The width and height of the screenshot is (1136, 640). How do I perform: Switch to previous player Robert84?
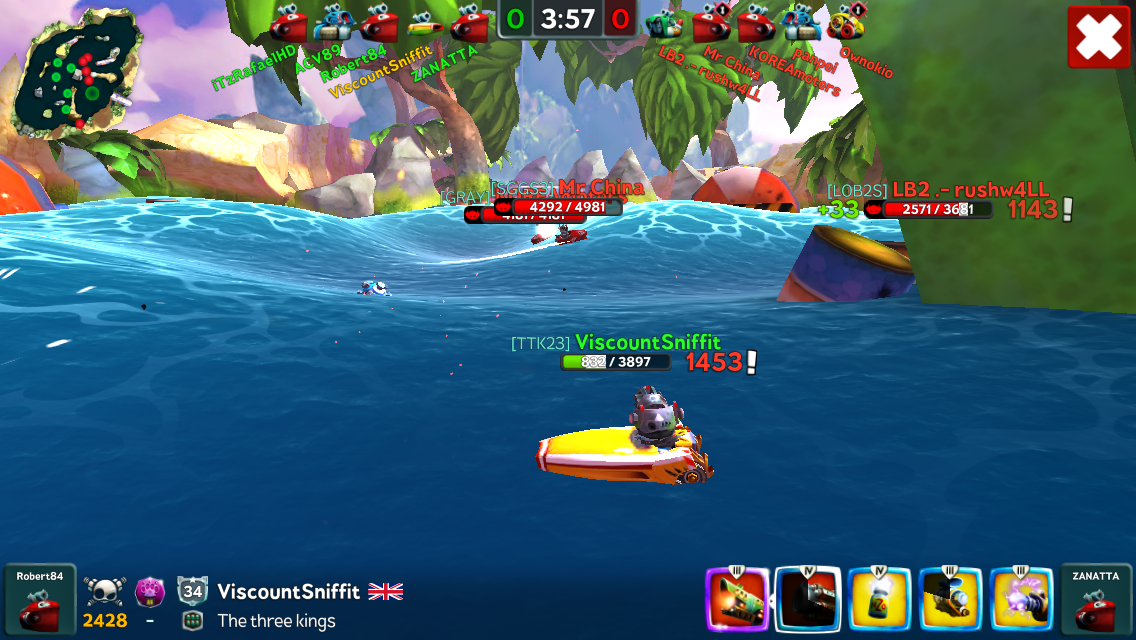40,599
